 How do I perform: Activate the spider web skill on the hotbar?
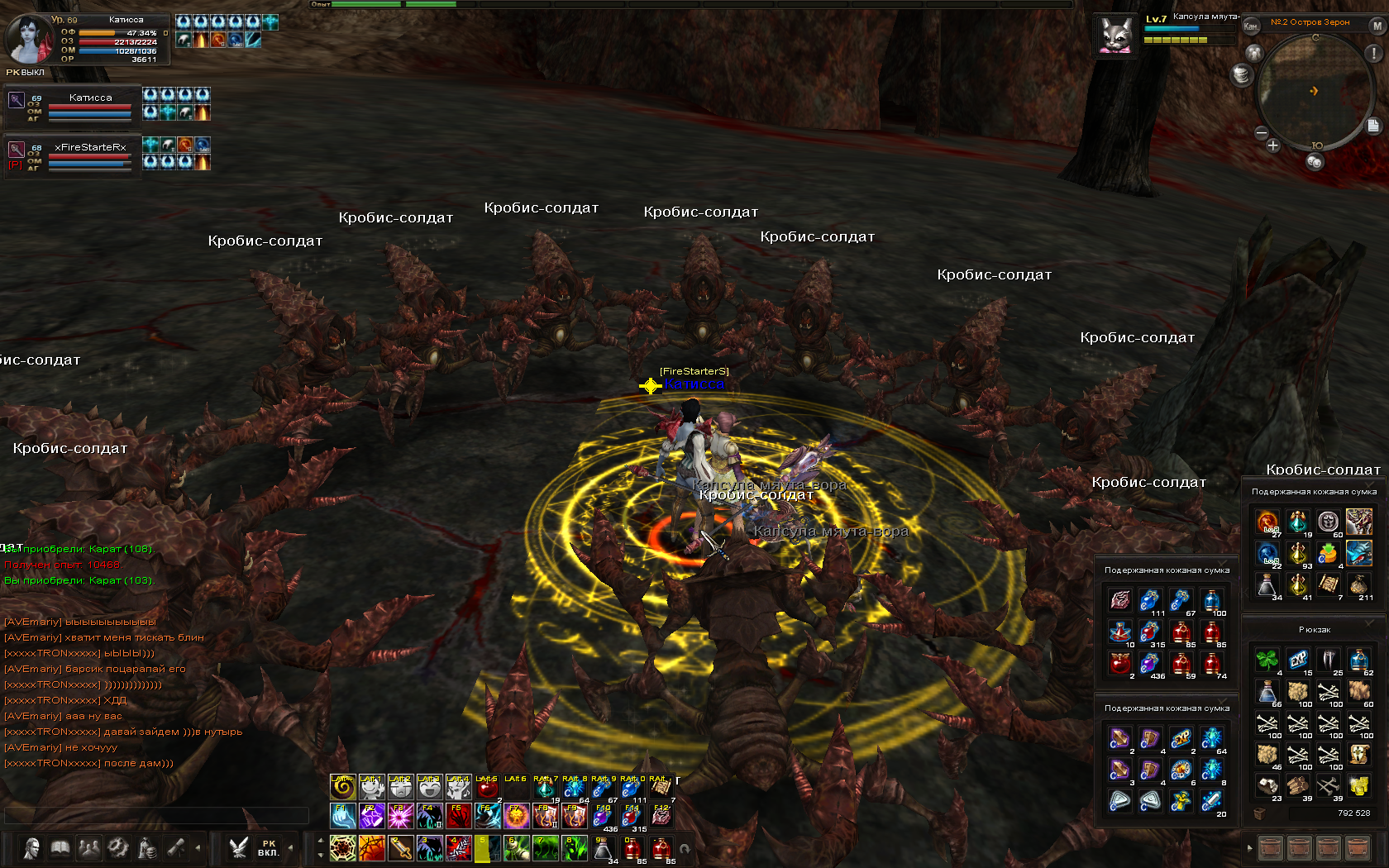(x=343, y=848)
